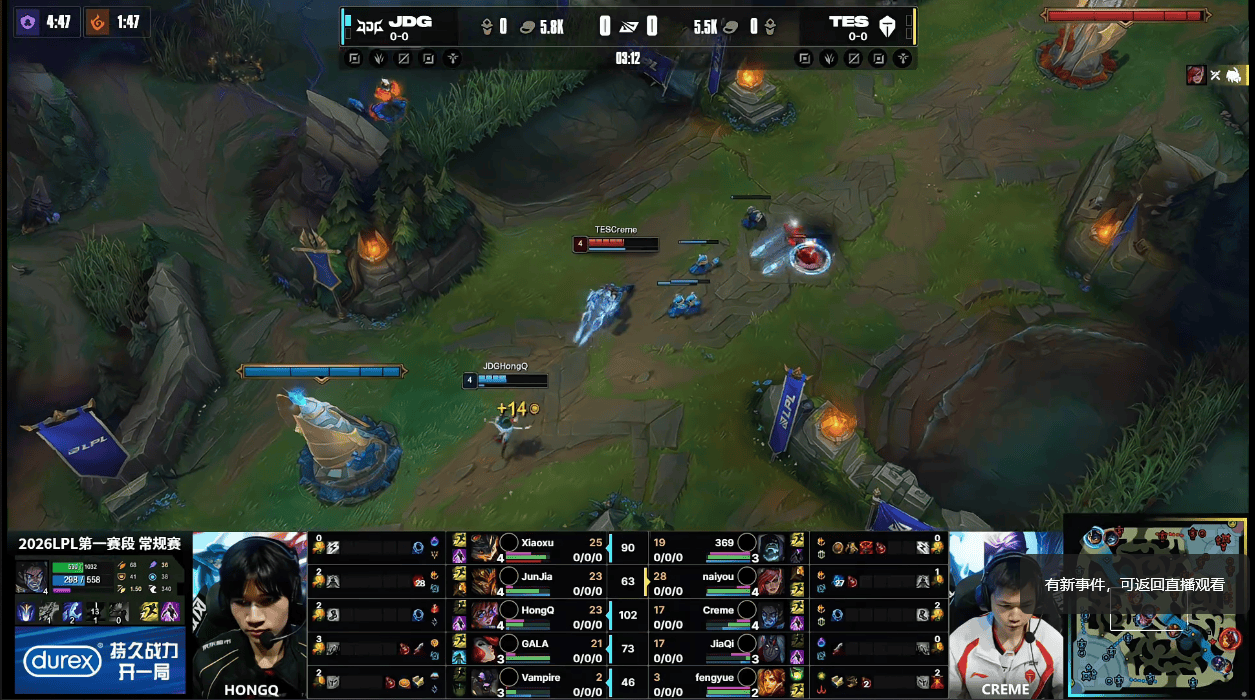Image resolution: width=1255 pixels, height=700 pixels.
Task: Open the CREME player camera
Action: point(1005,614)
